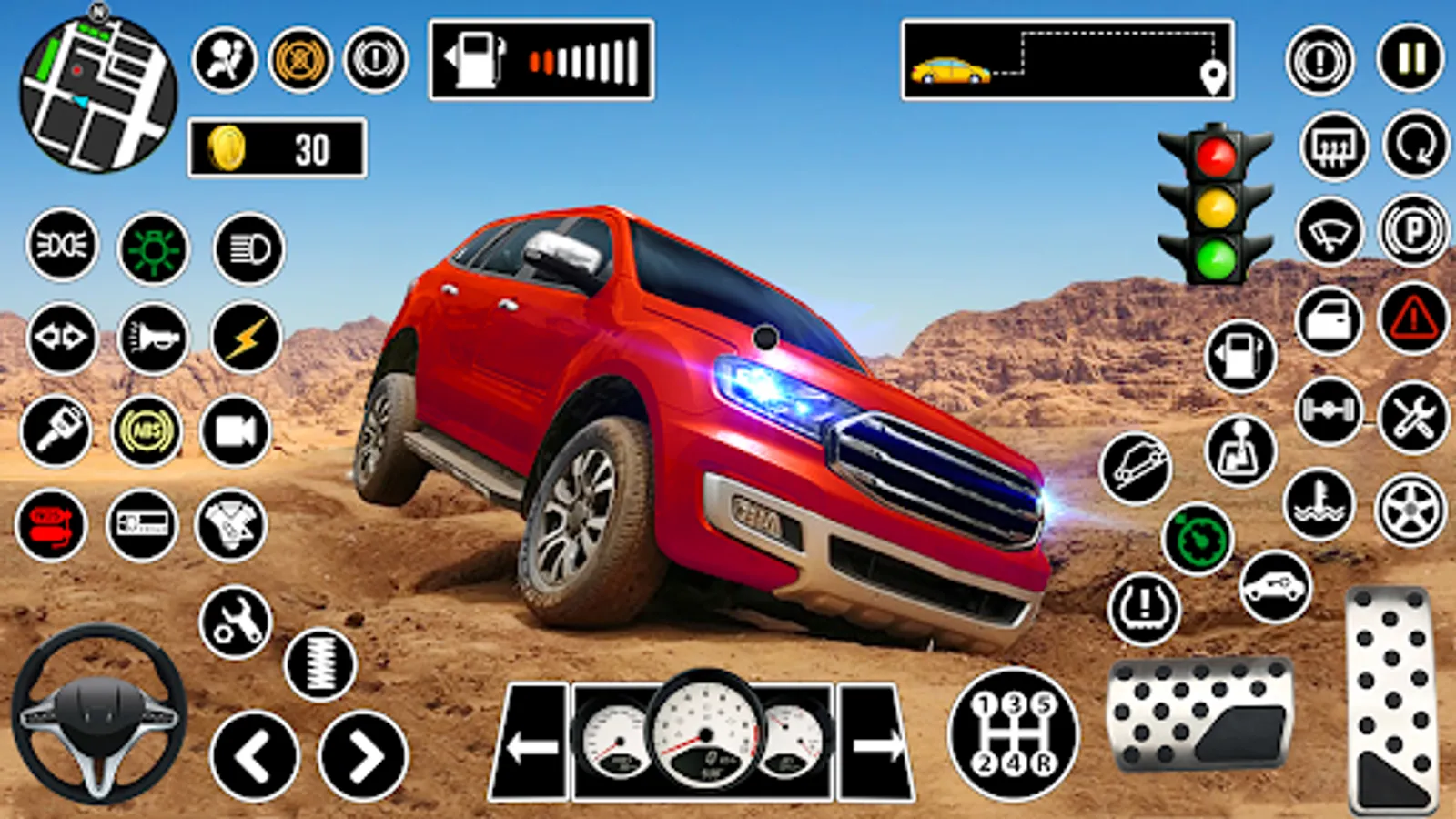The height and width of the screenshot is (819, 1456).
Task: Step on the tall gas pedal
Action: pos(1391,699)
